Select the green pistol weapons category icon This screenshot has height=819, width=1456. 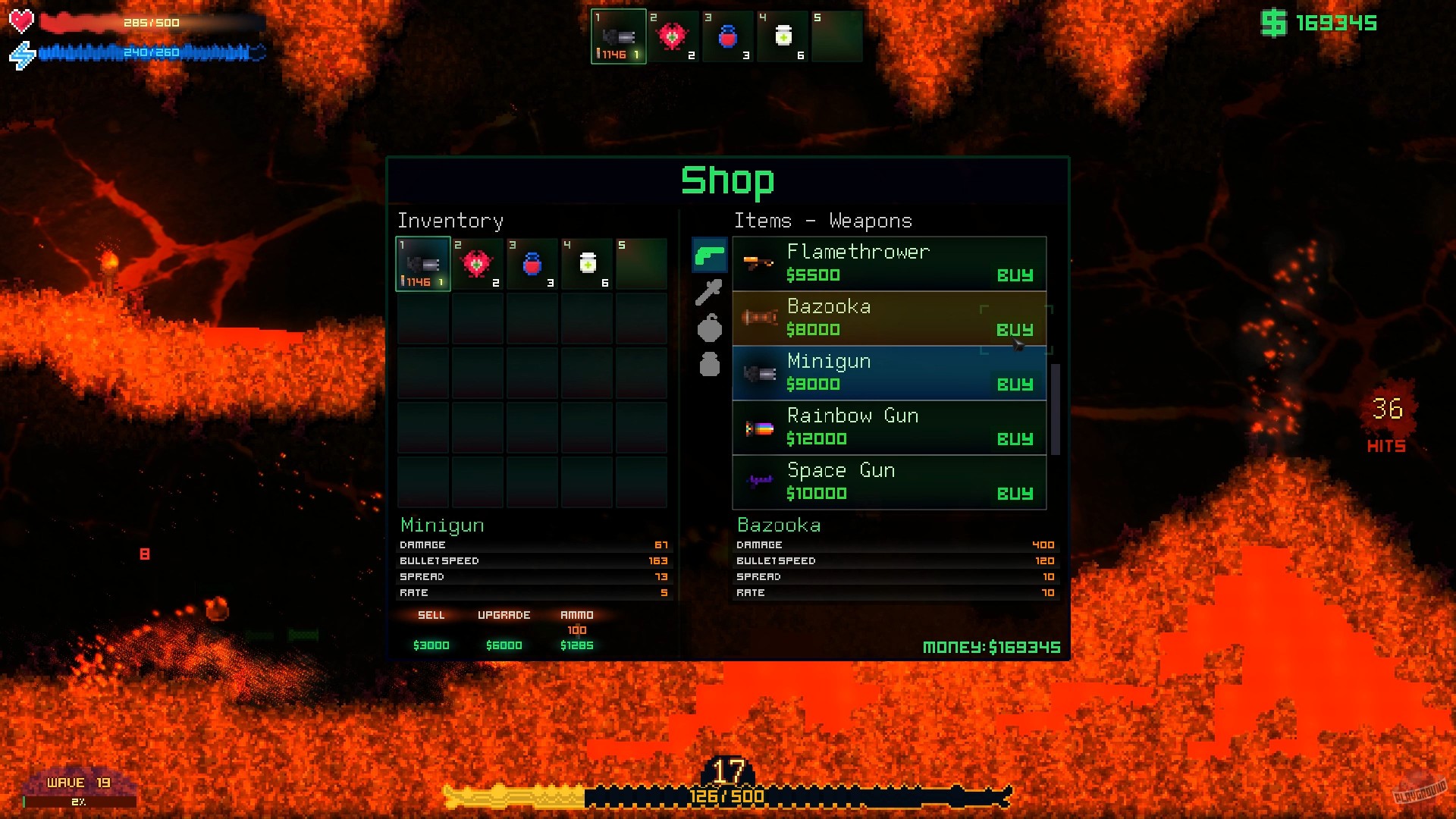[708, 256]
